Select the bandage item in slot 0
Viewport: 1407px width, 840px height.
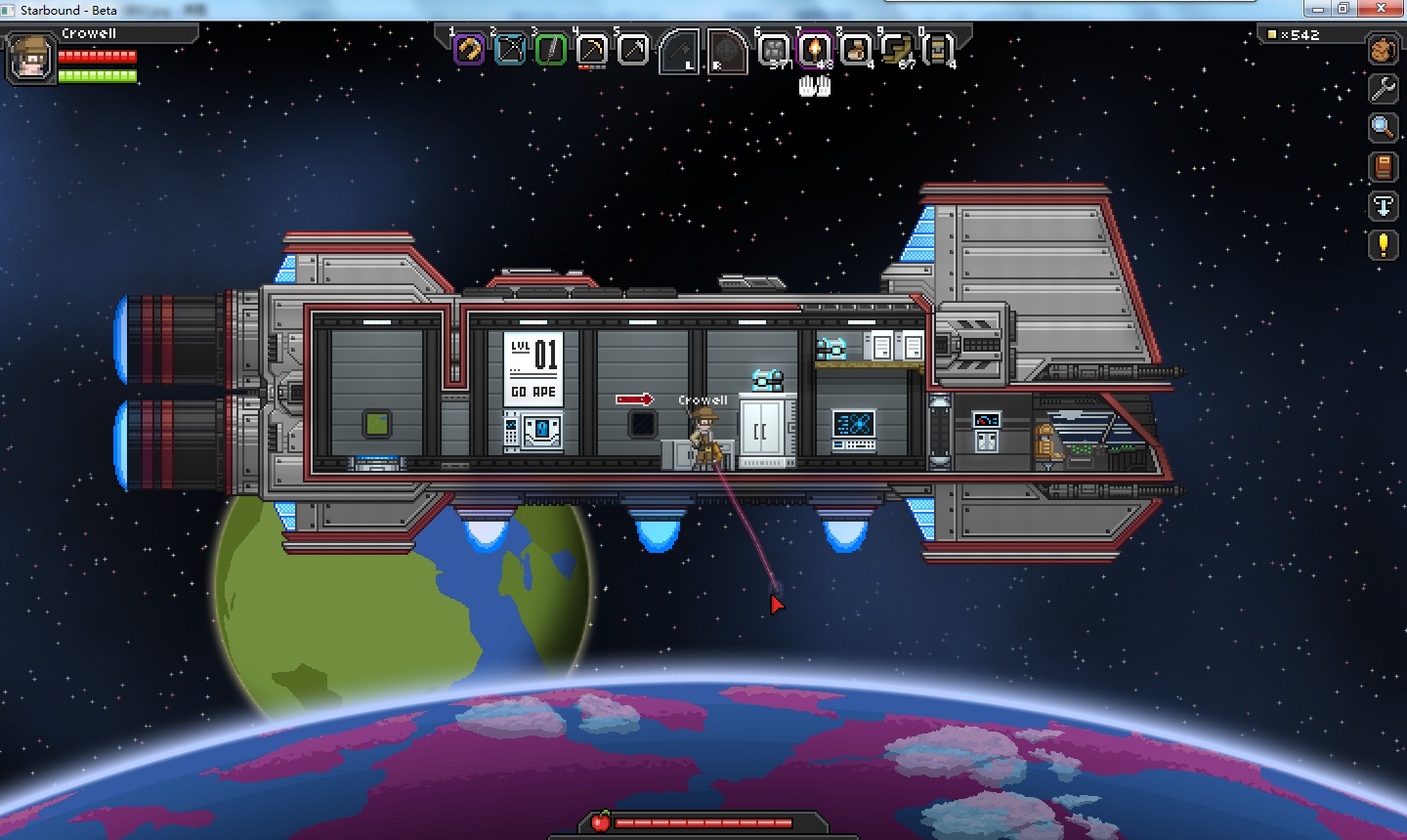click(937, 49)
